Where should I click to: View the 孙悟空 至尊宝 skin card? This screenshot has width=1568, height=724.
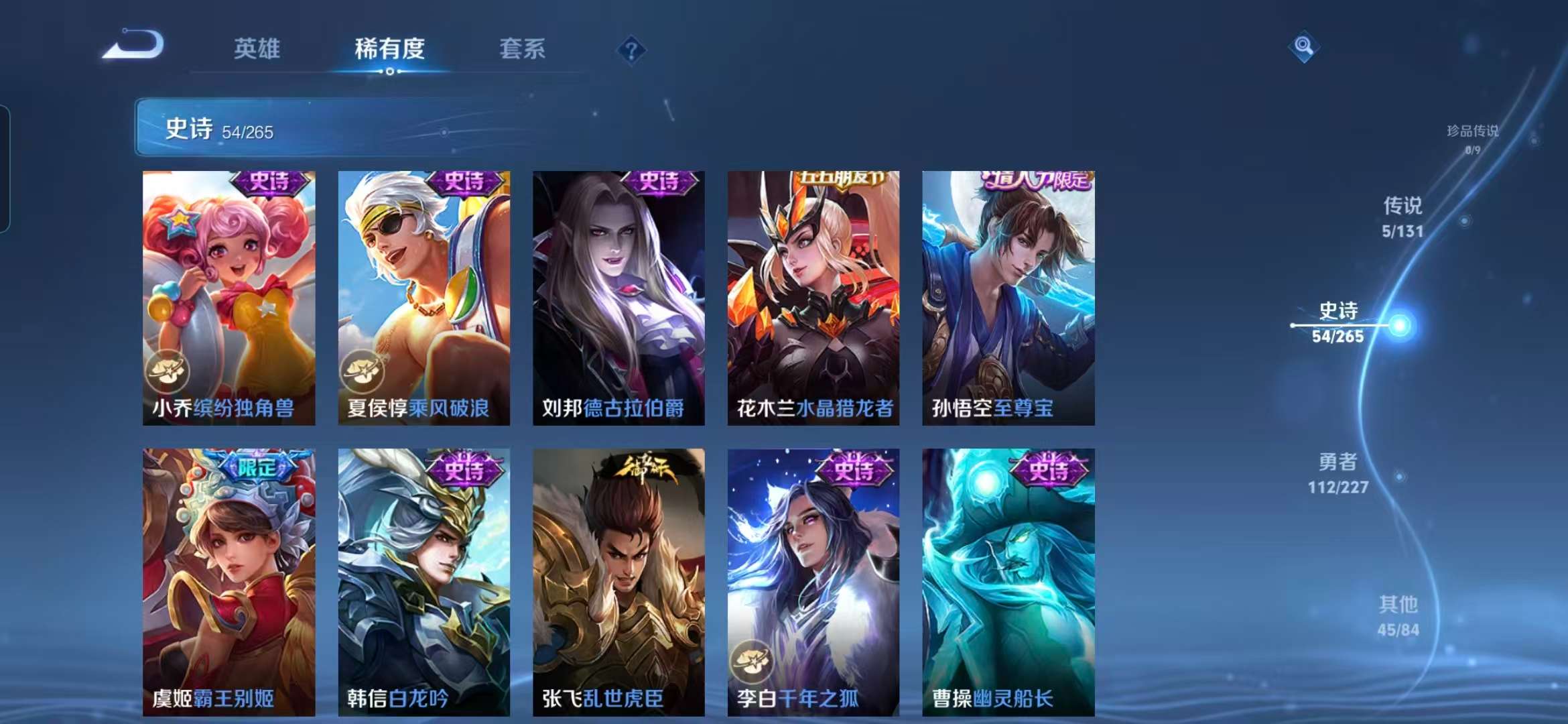[x=1008, y=298]
